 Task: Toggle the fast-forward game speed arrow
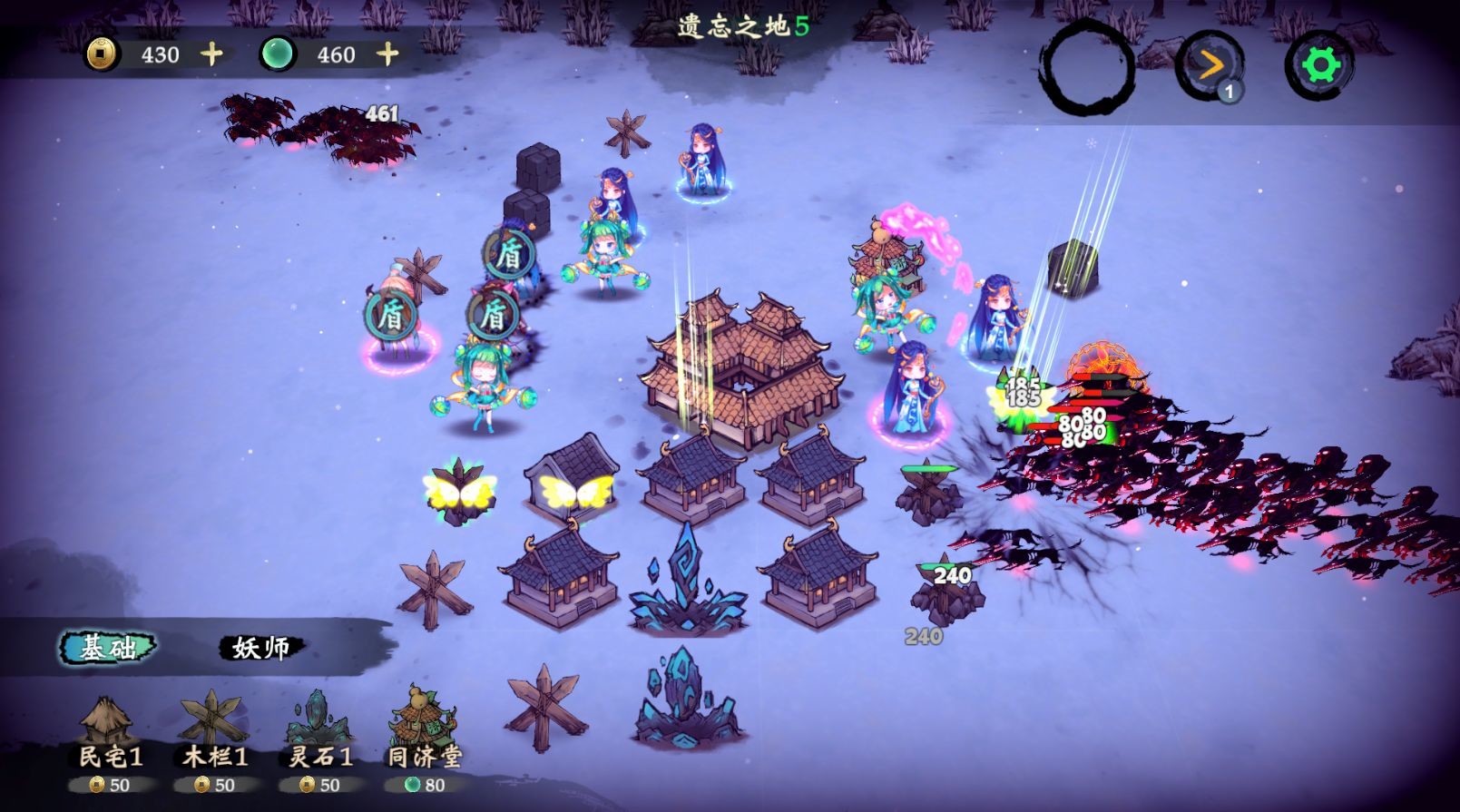pos(1210,64)
